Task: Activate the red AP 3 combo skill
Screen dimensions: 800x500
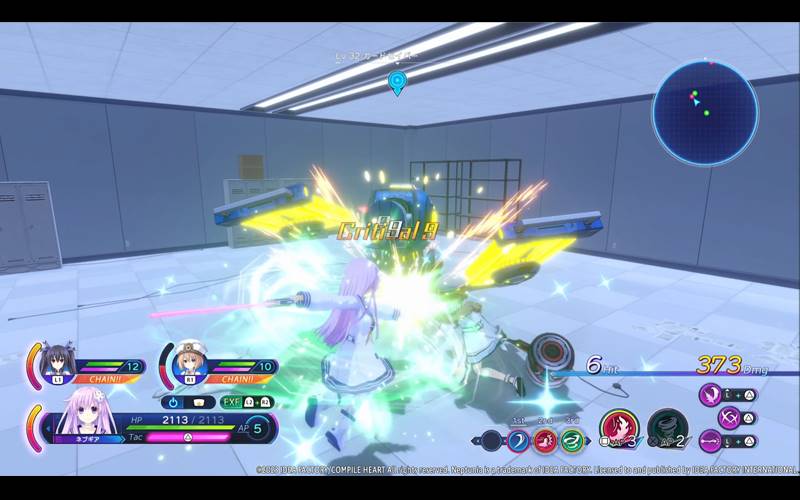Action: 618,429
